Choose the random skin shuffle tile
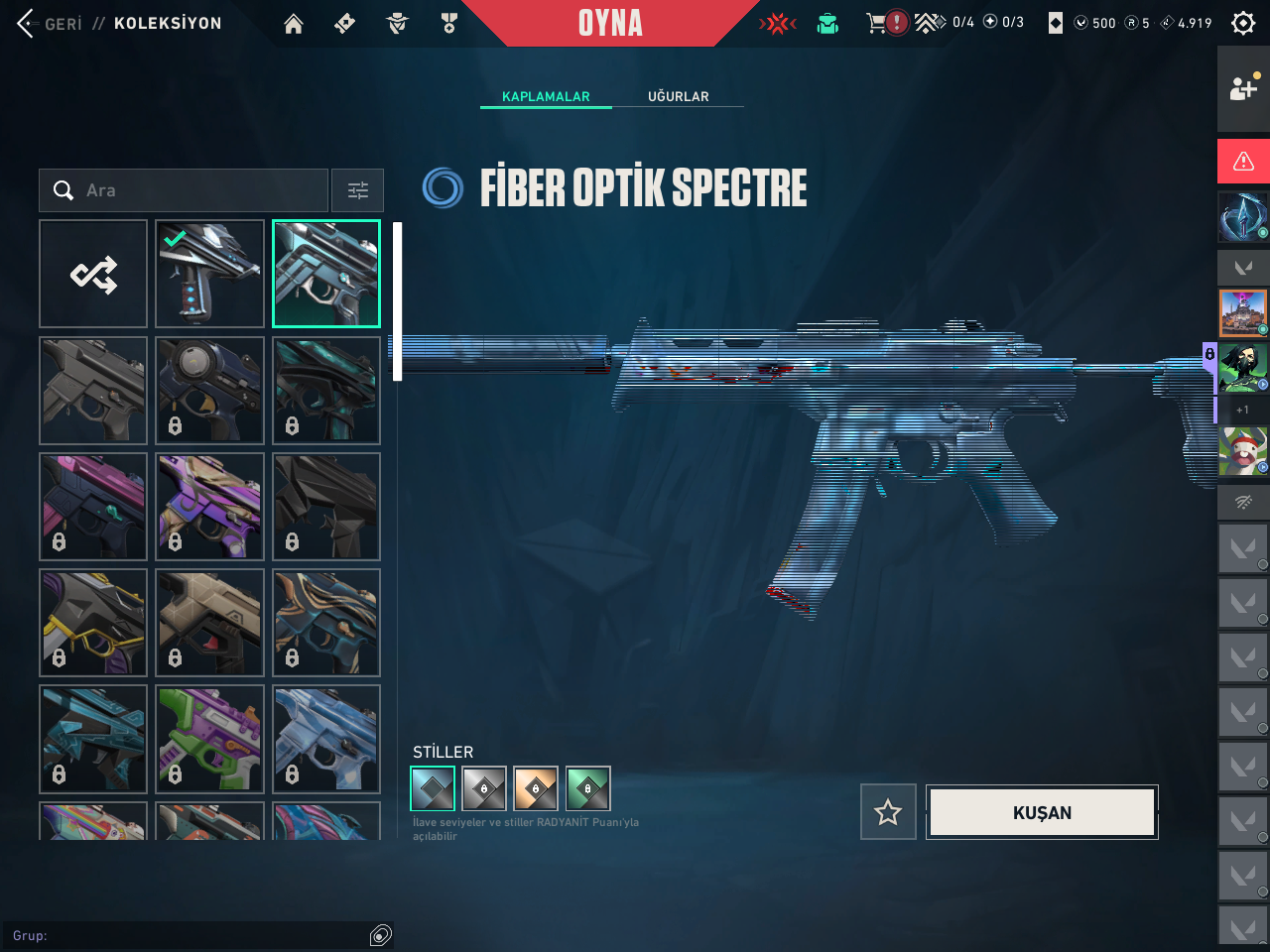This screenshot has width=1270, height=952. coord(93,274)
